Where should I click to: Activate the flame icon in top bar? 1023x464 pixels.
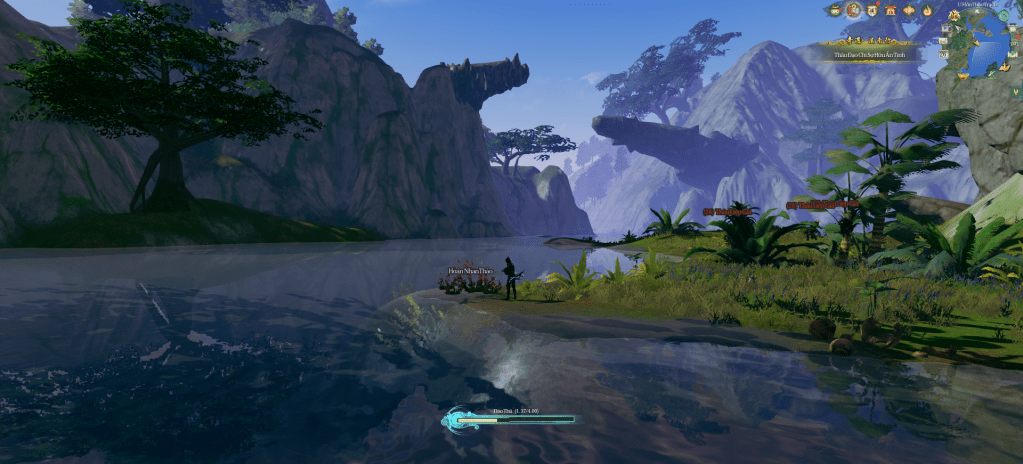click(926, 10)
